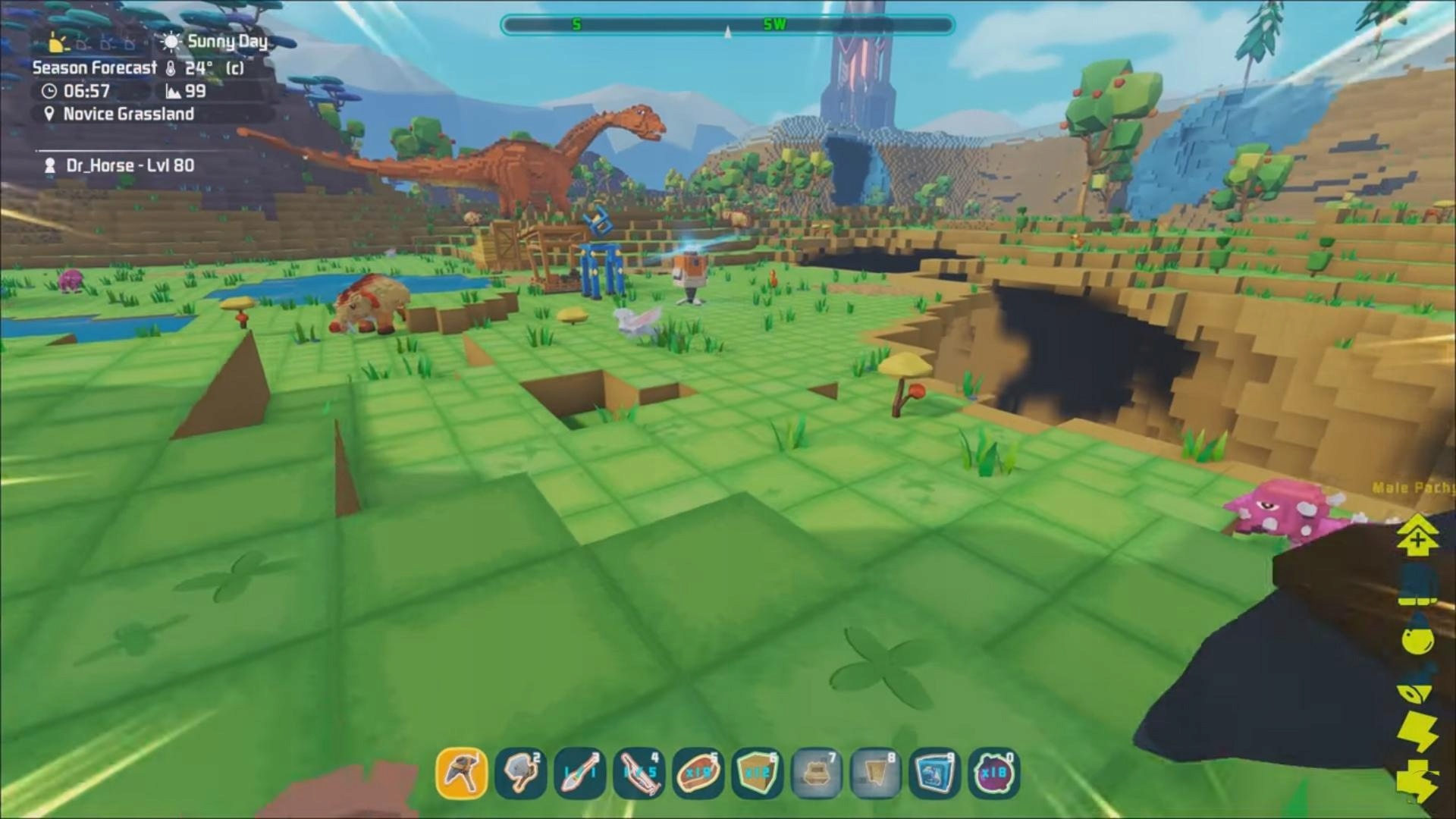Click the sun icon beside Sunny Day
Screen dimensions: 1456x819
tap(171, 42)
